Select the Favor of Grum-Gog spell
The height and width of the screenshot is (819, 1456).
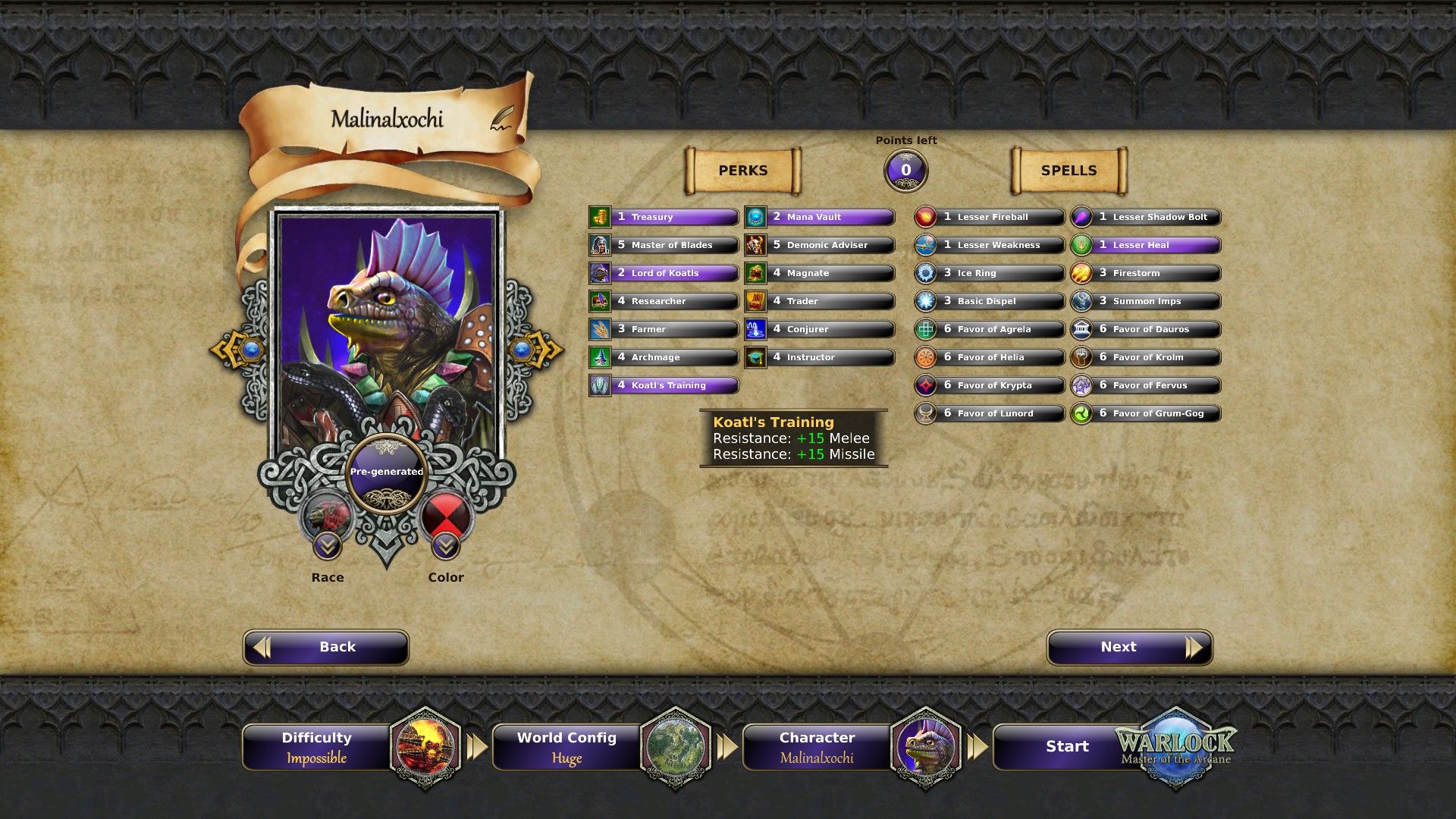(1146, 414)
